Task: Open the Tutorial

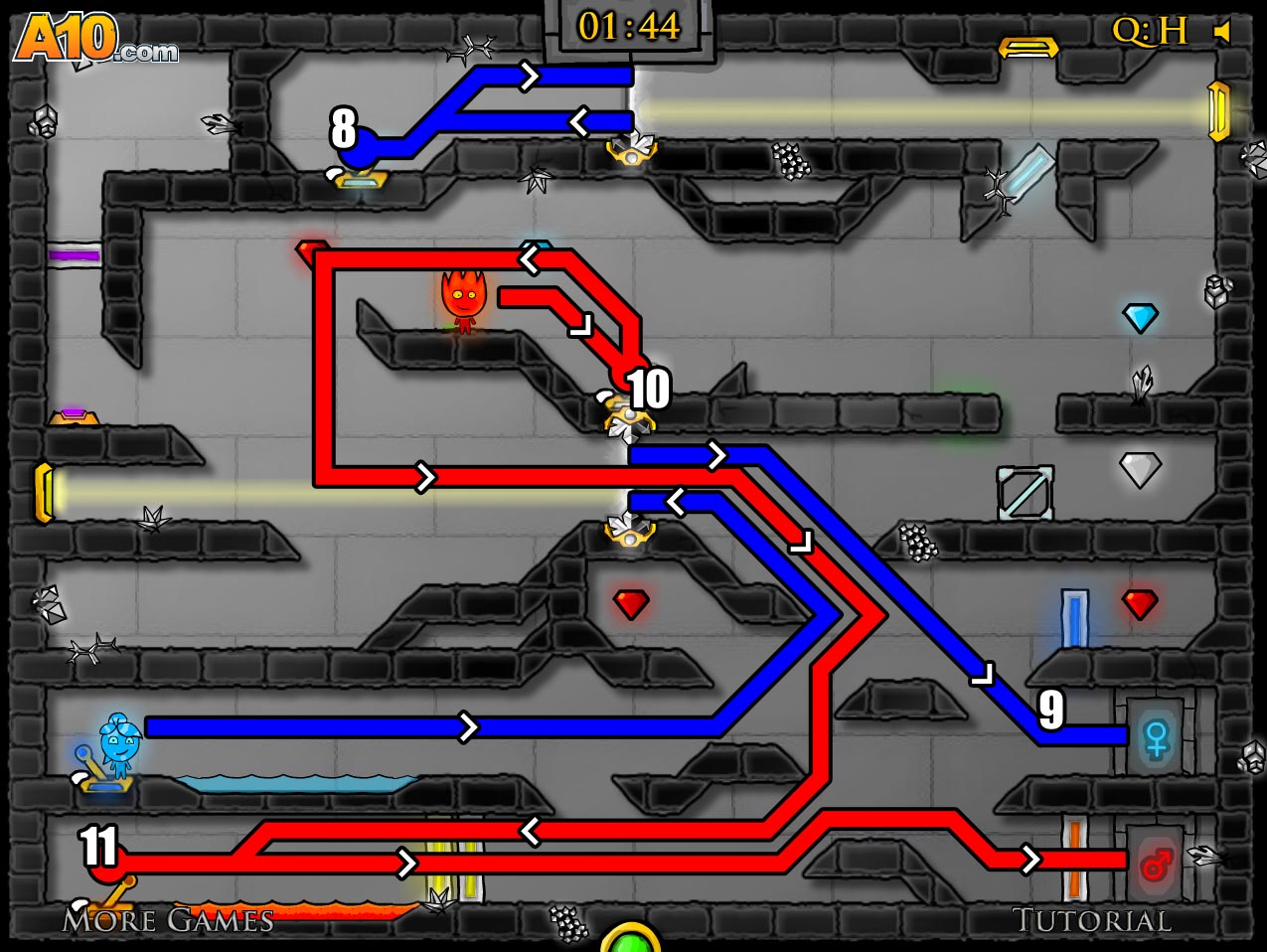Action: 1091,920
